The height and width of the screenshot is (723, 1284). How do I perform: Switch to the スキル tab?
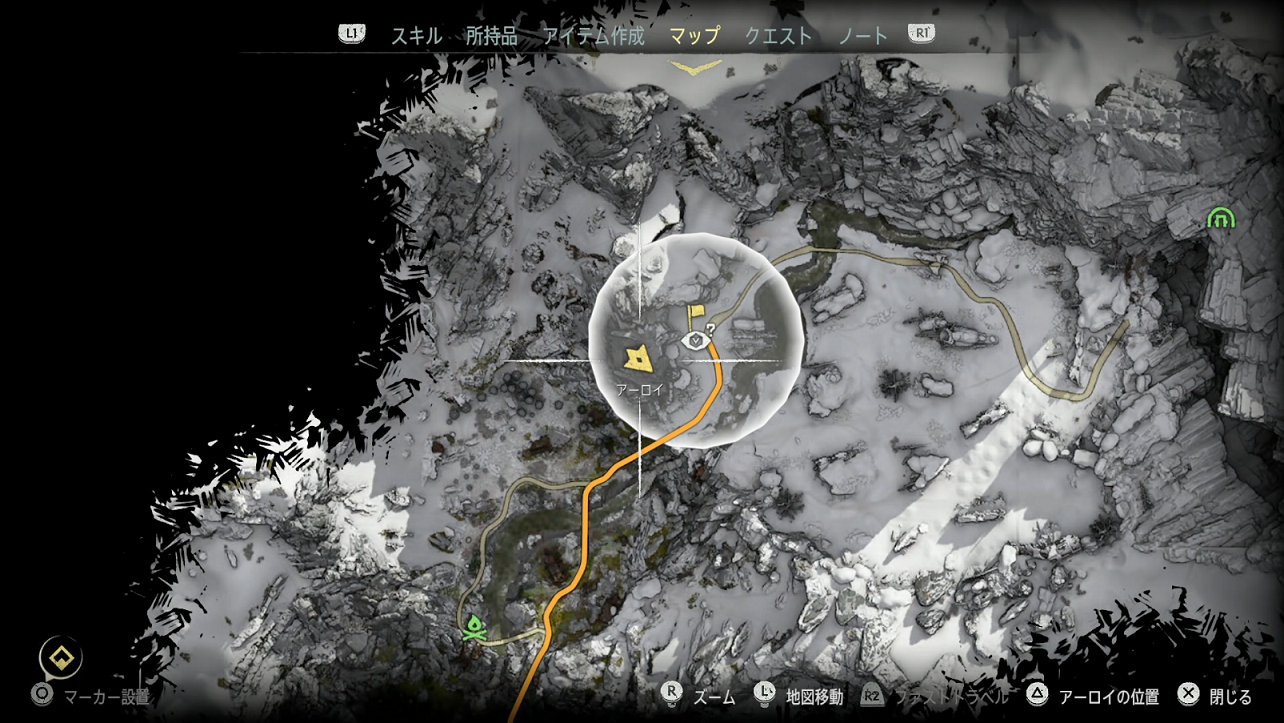416,33
